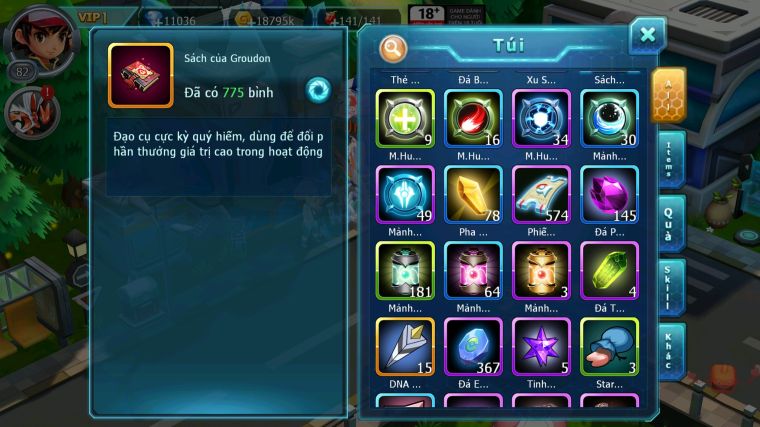This screenshot has height=427, width=760.
Task: Pick the blue stone with 367
Action: (x=472, y=346)
